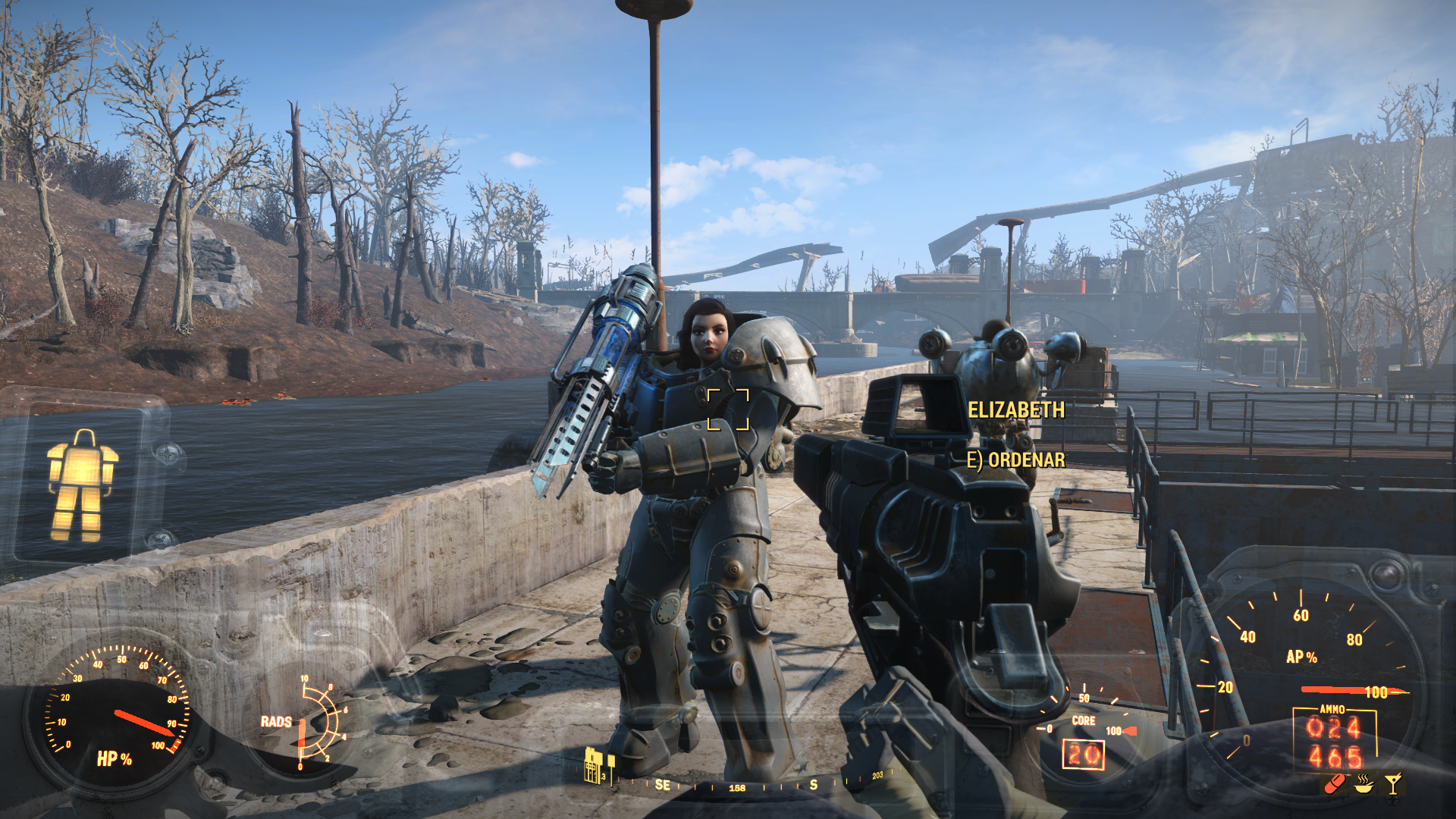Select the red pill status icon
The height and width of the screenshot is (819, 1456).
tap(1335, 783)
